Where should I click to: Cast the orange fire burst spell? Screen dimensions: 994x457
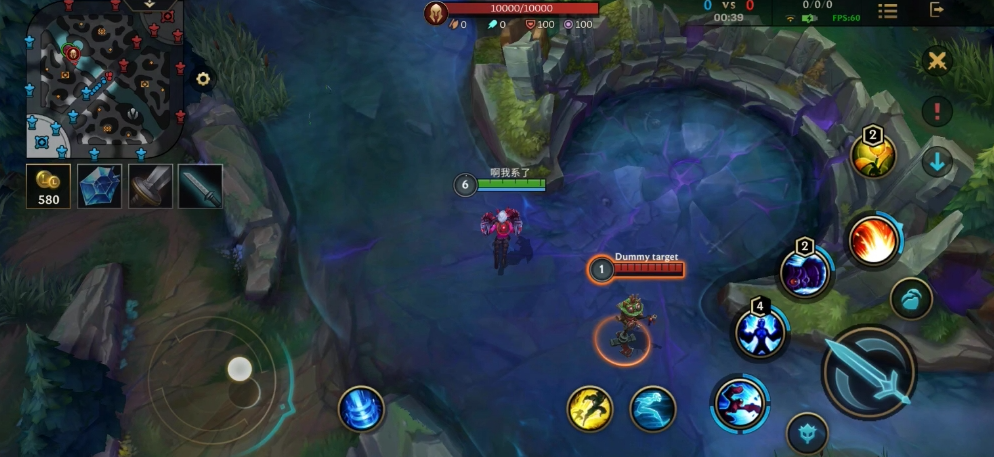874,241
